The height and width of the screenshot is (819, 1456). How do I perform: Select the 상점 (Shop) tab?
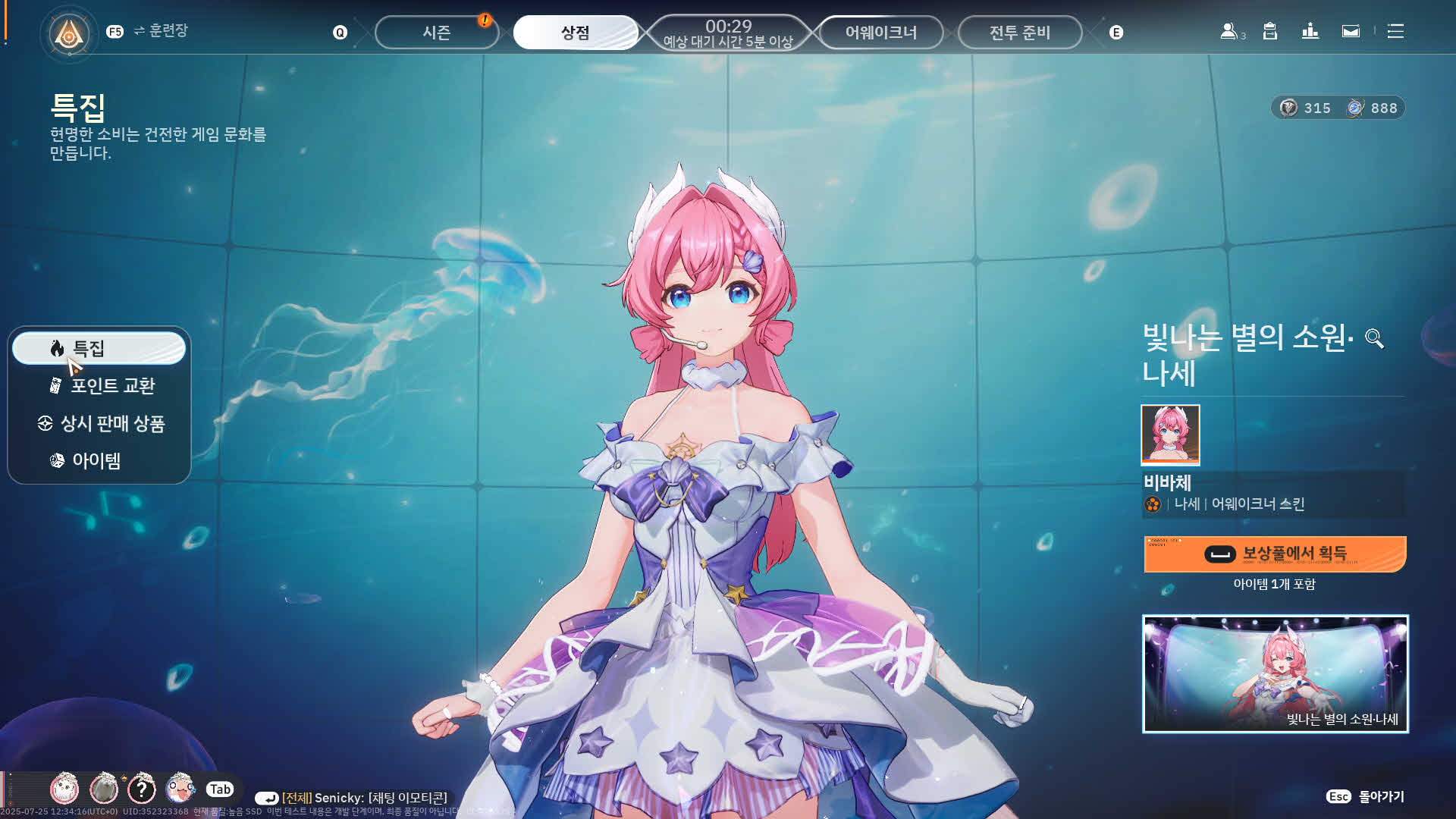pos(575,33)
